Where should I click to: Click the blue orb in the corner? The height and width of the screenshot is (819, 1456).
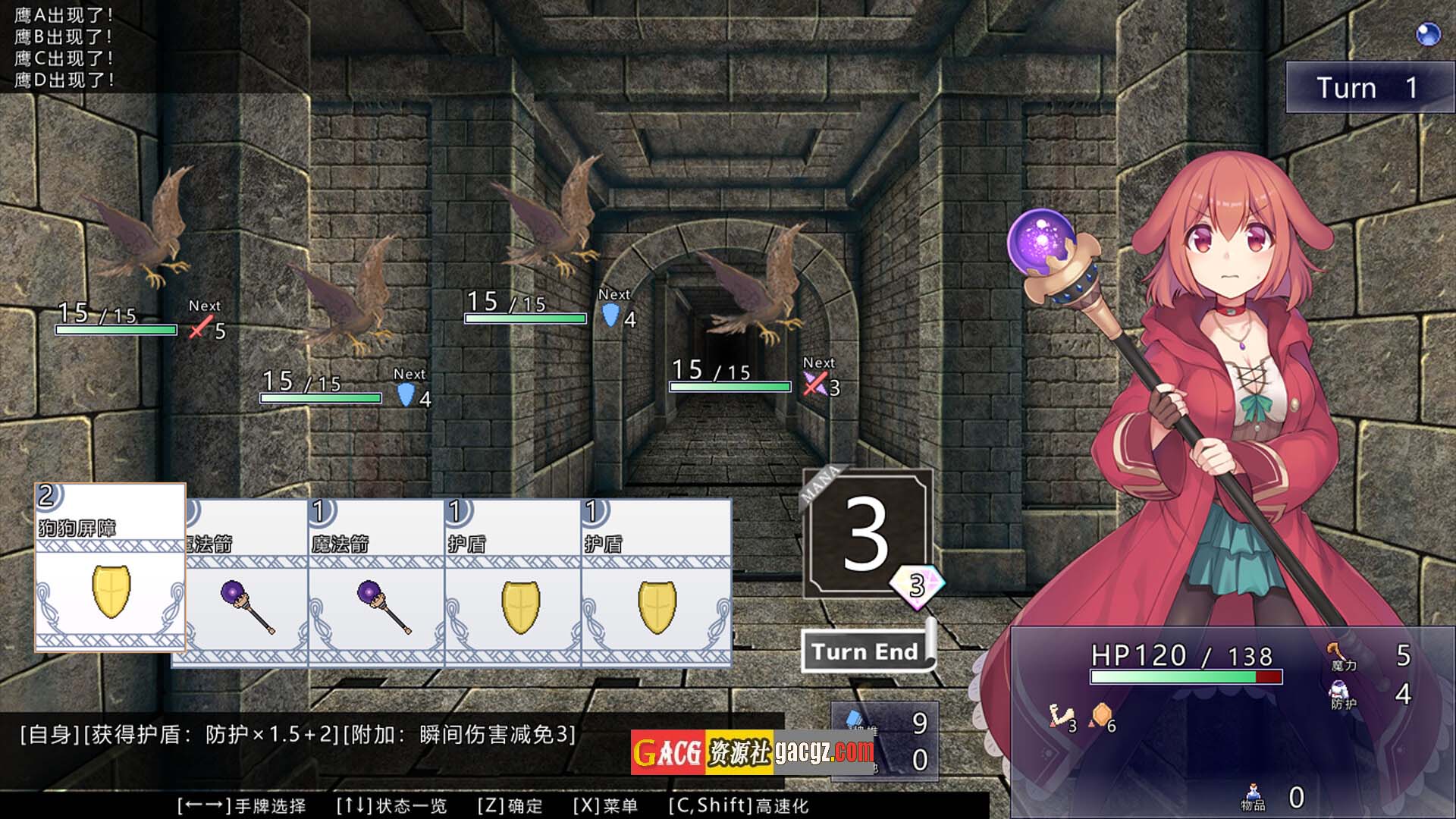(x=1428, y=34)
